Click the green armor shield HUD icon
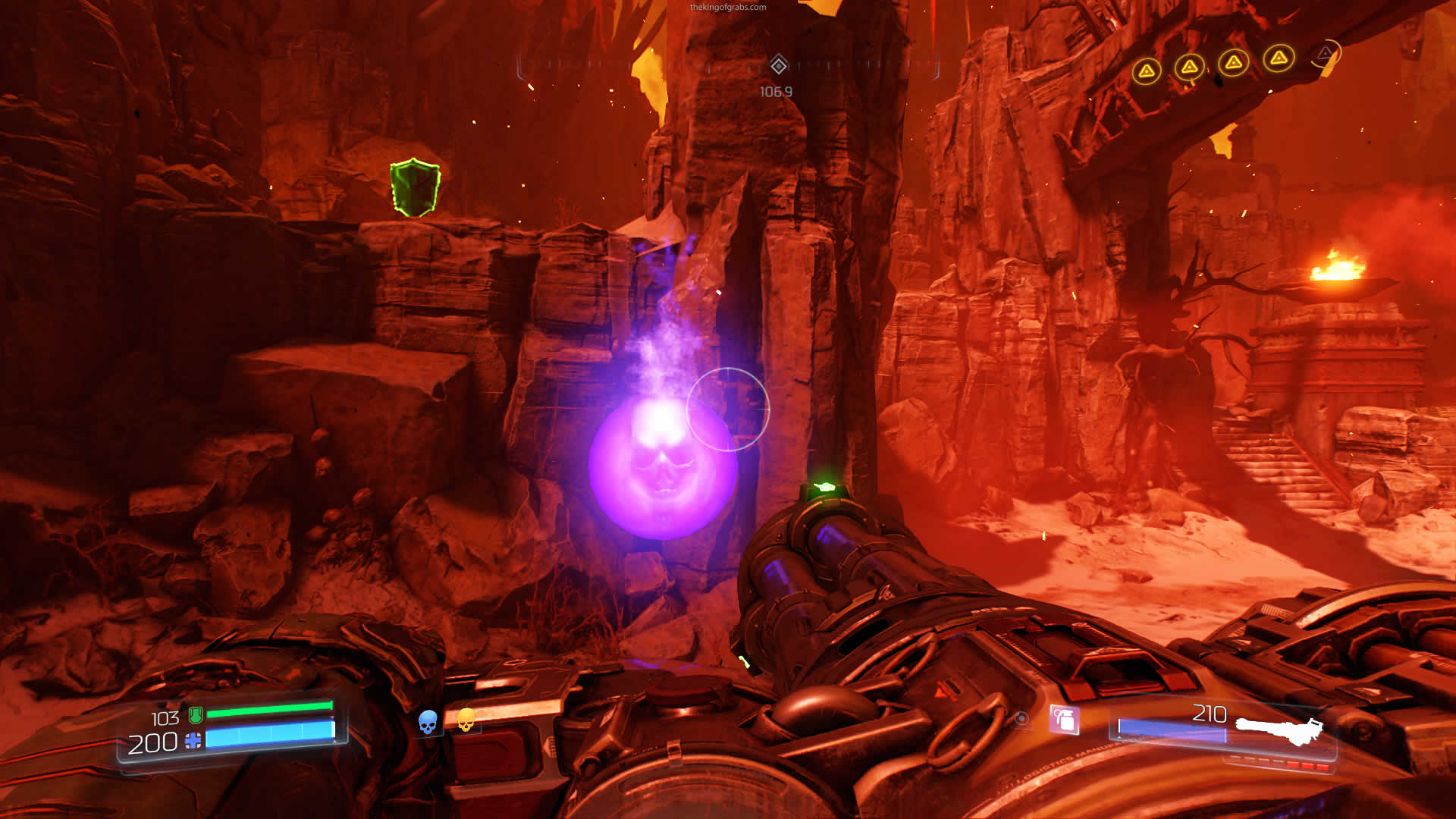 [x=195, y=714]
